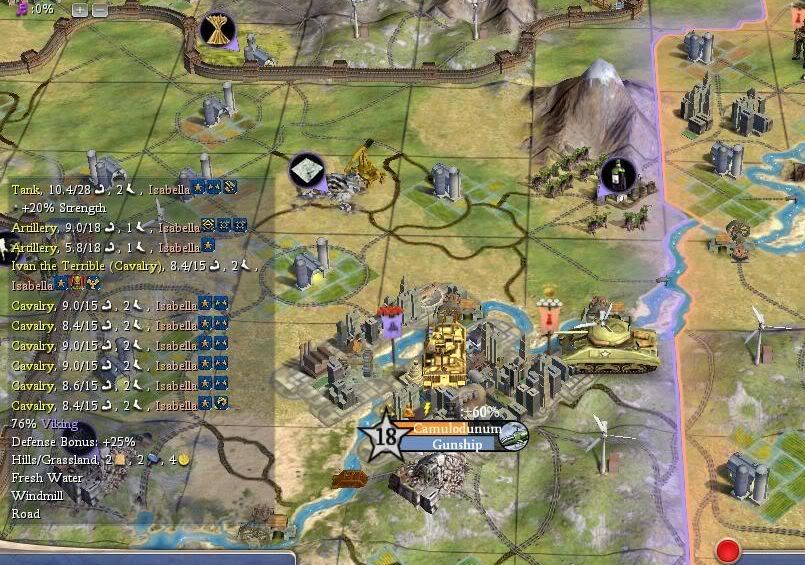Click the red end turn button
This screenshot has width=805, height=565.
(727, 551)
